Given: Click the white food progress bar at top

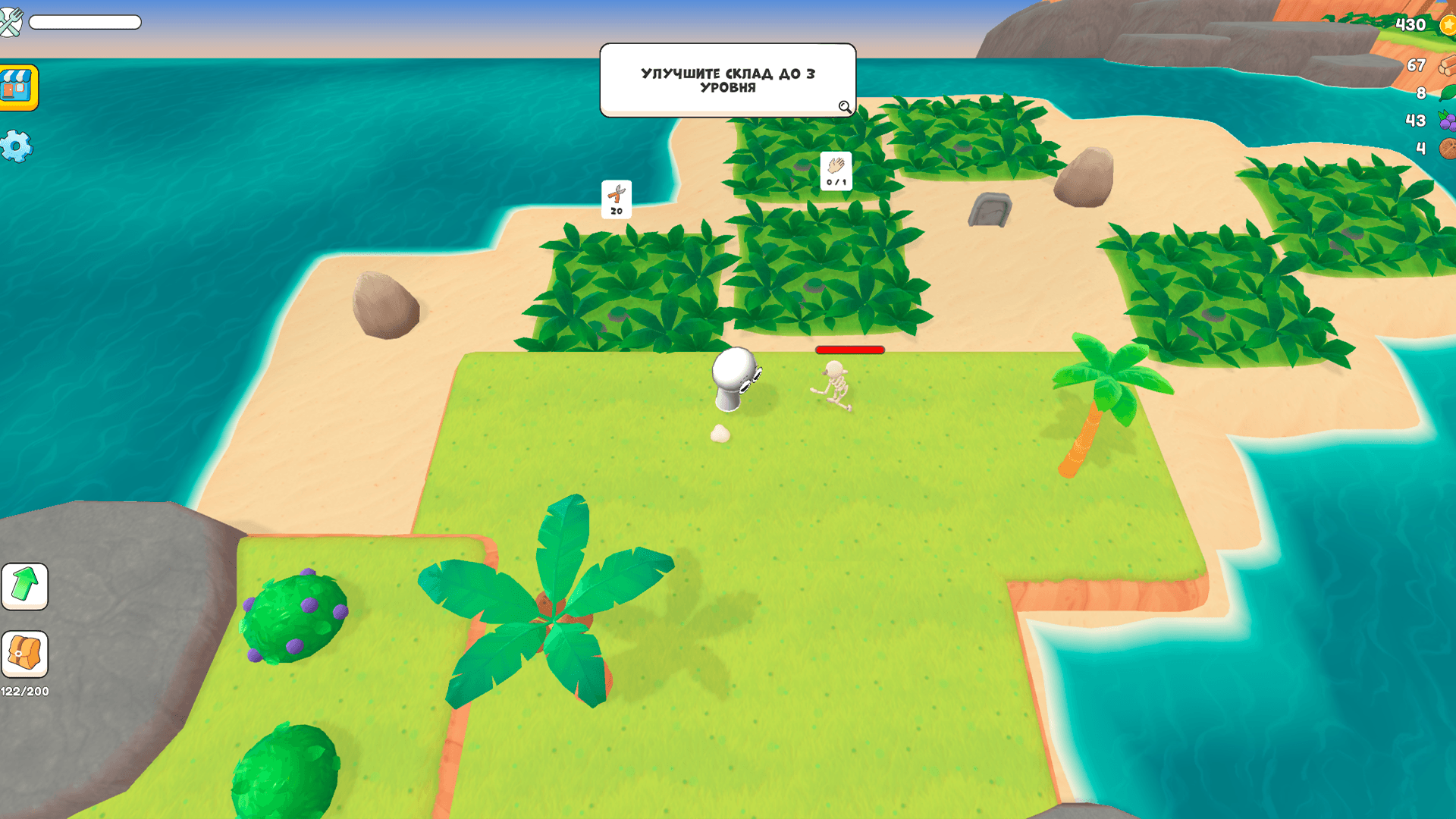Looking at the screenshot, I should [85, 23].
